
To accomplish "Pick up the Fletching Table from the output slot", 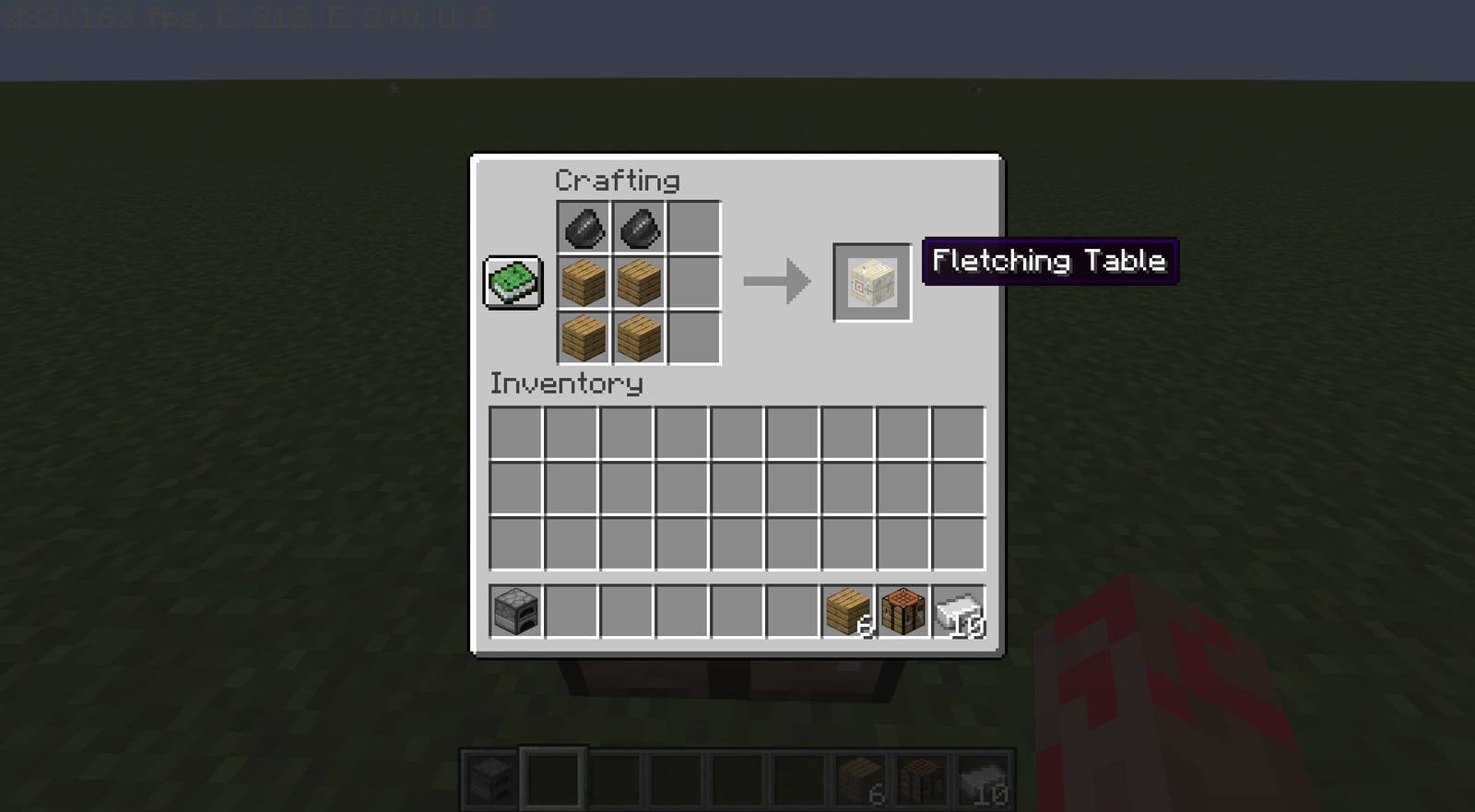I will (x=871, y=281).
